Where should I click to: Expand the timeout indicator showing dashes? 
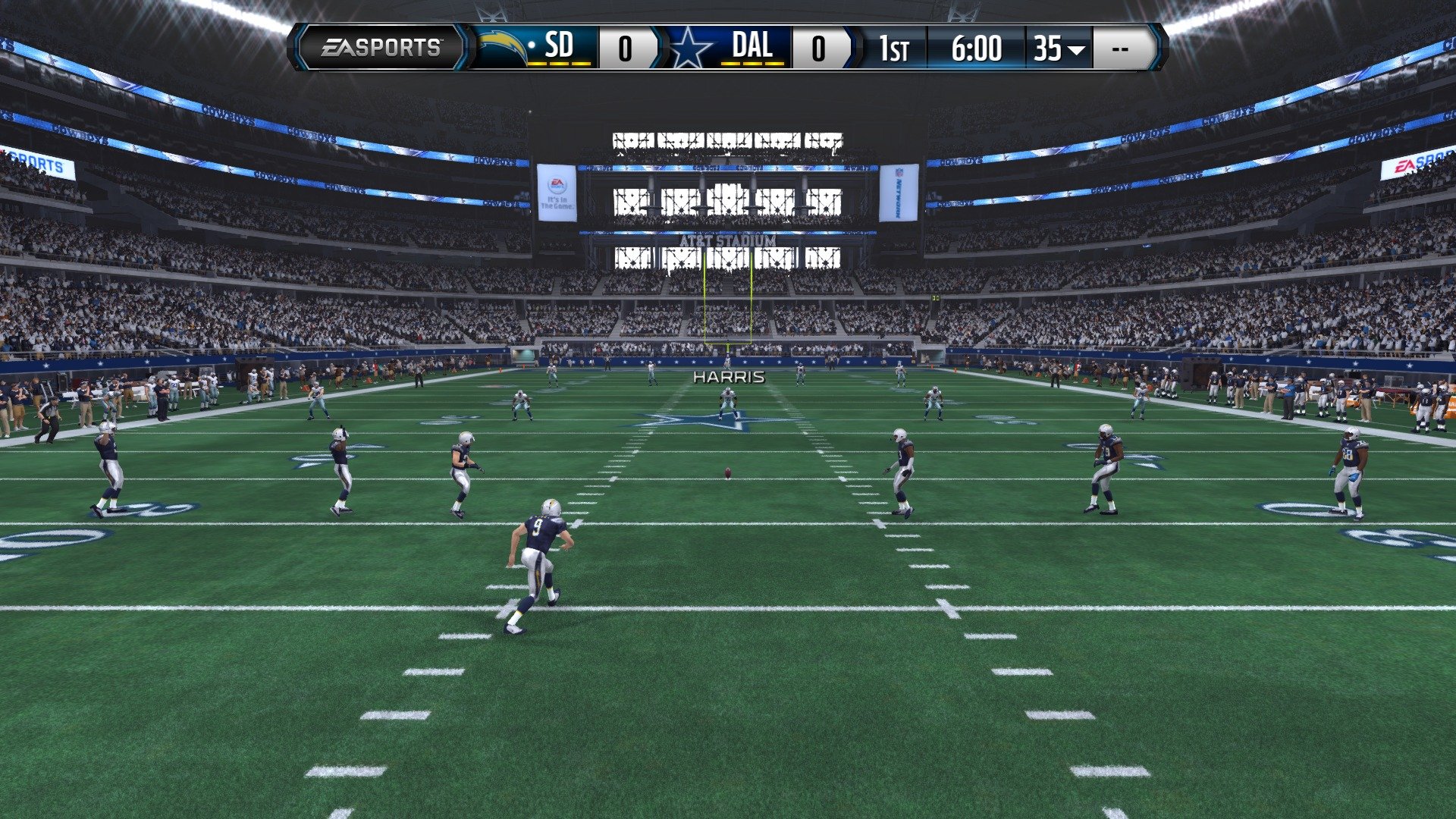point(1122,48)
